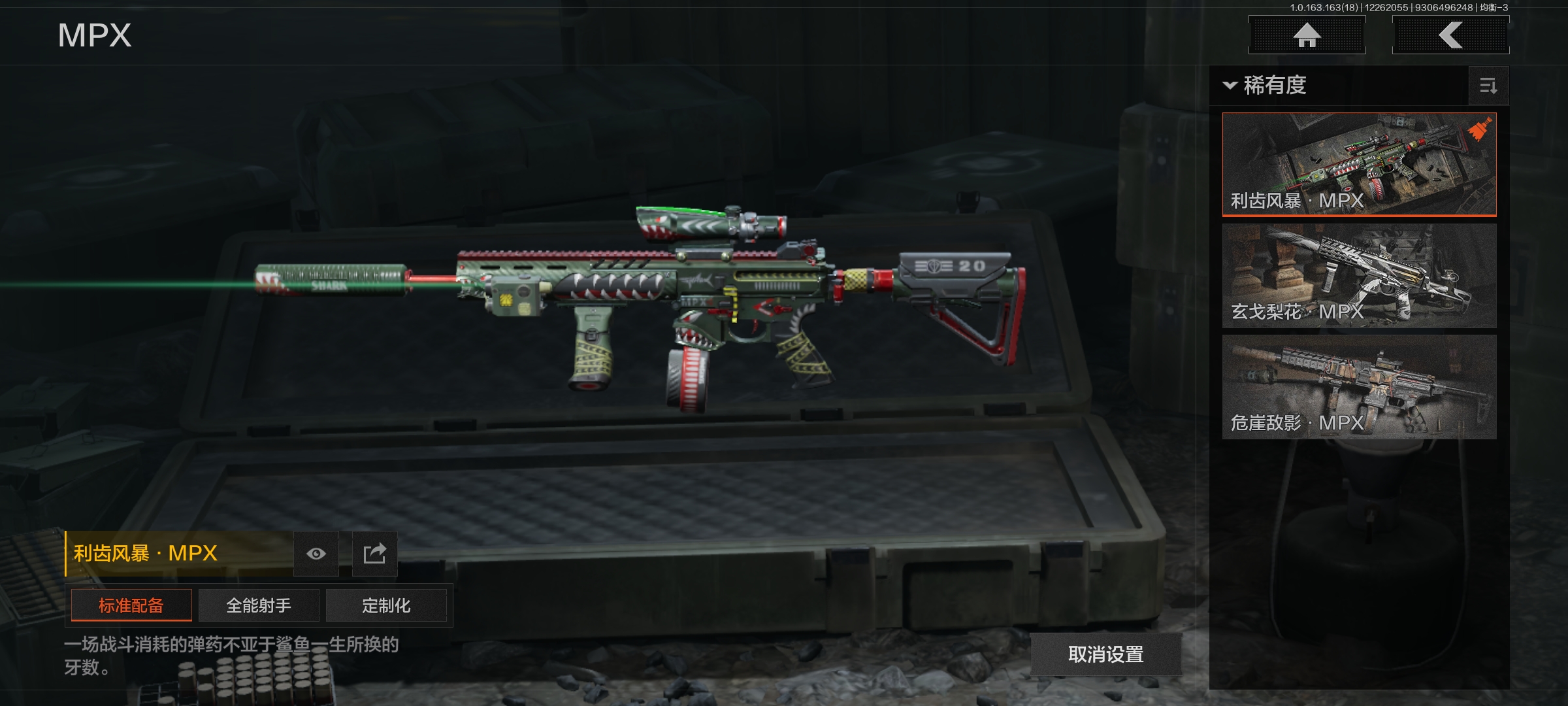Pick the 危崖敌影 · MPX skin
The width and height of the screenshot is (1568, 706).
1359,387
